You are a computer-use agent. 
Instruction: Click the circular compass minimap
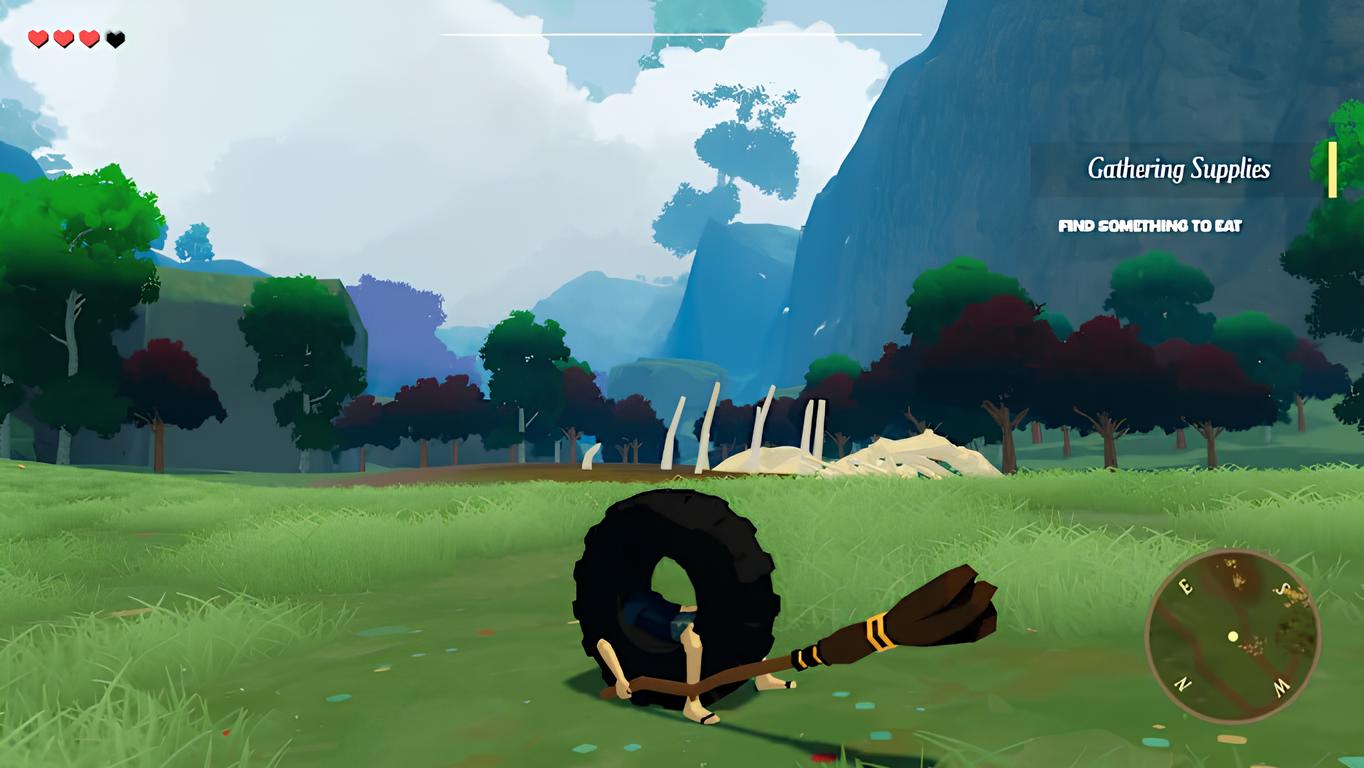click(x=1232, y=636)
